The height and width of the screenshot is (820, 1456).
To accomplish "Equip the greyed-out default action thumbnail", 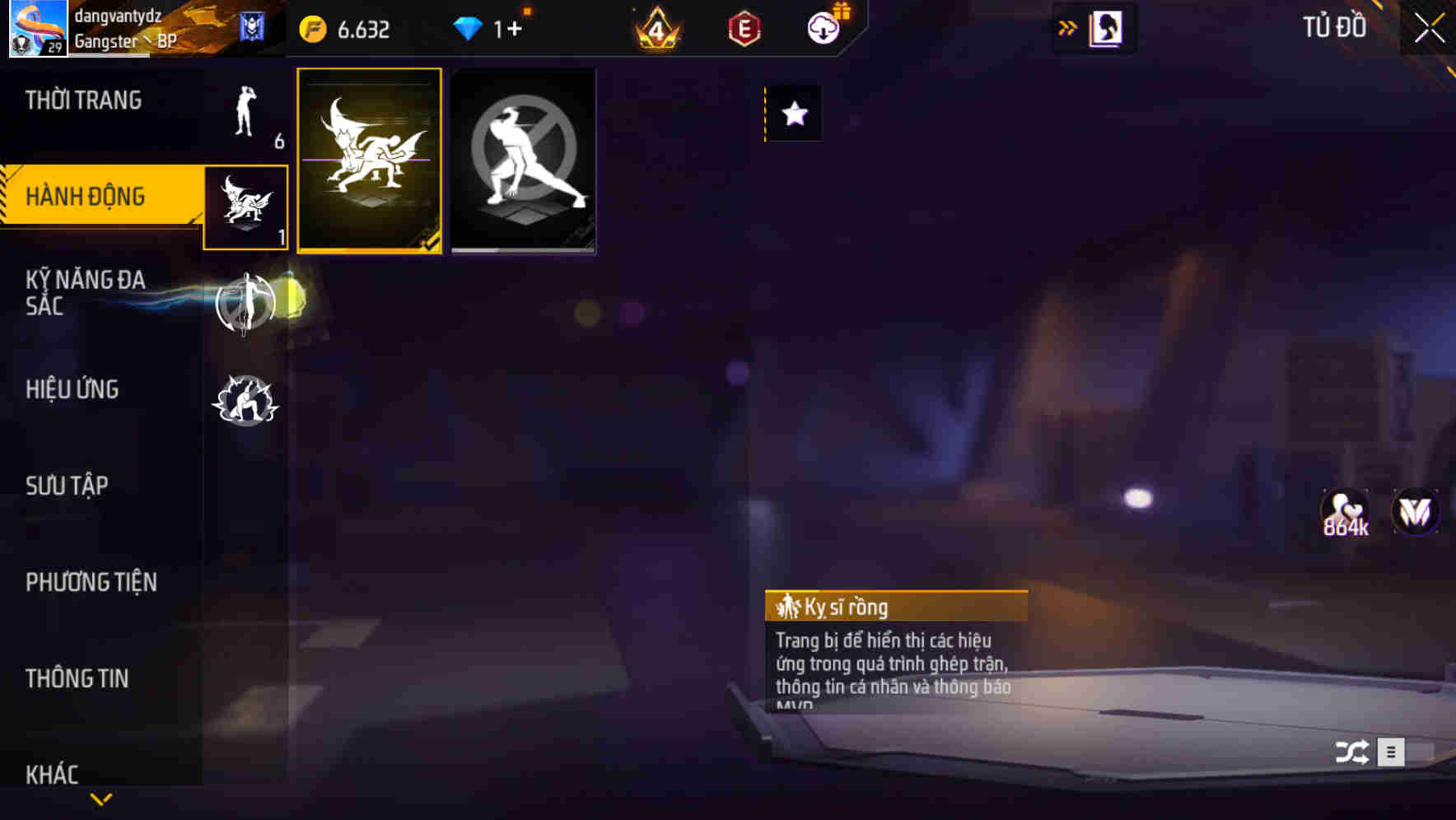I will [x=524, y=161].
